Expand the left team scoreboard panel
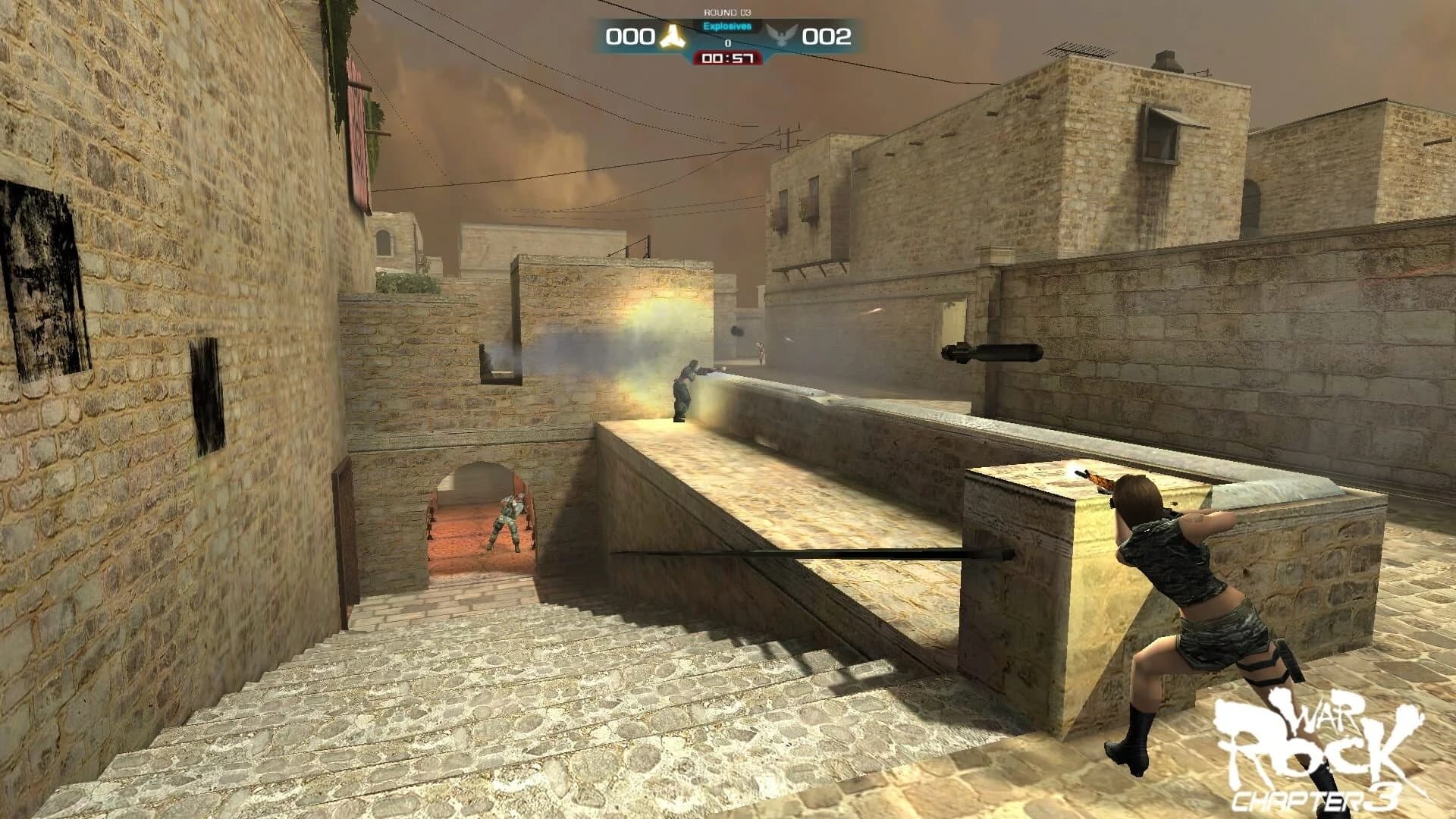 coord(652,36)
